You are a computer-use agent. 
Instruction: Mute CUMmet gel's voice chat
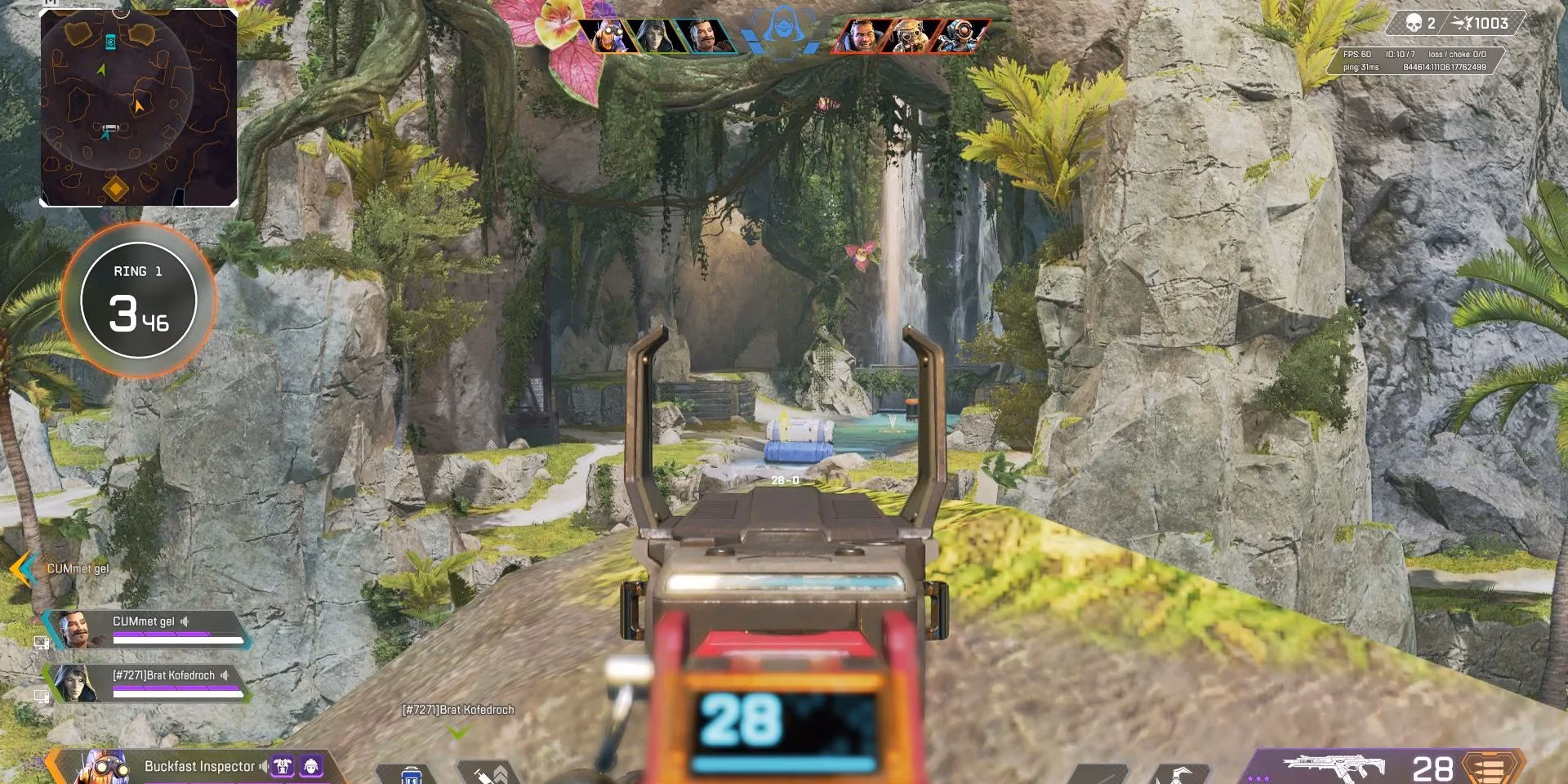click(x=185, y=621)
